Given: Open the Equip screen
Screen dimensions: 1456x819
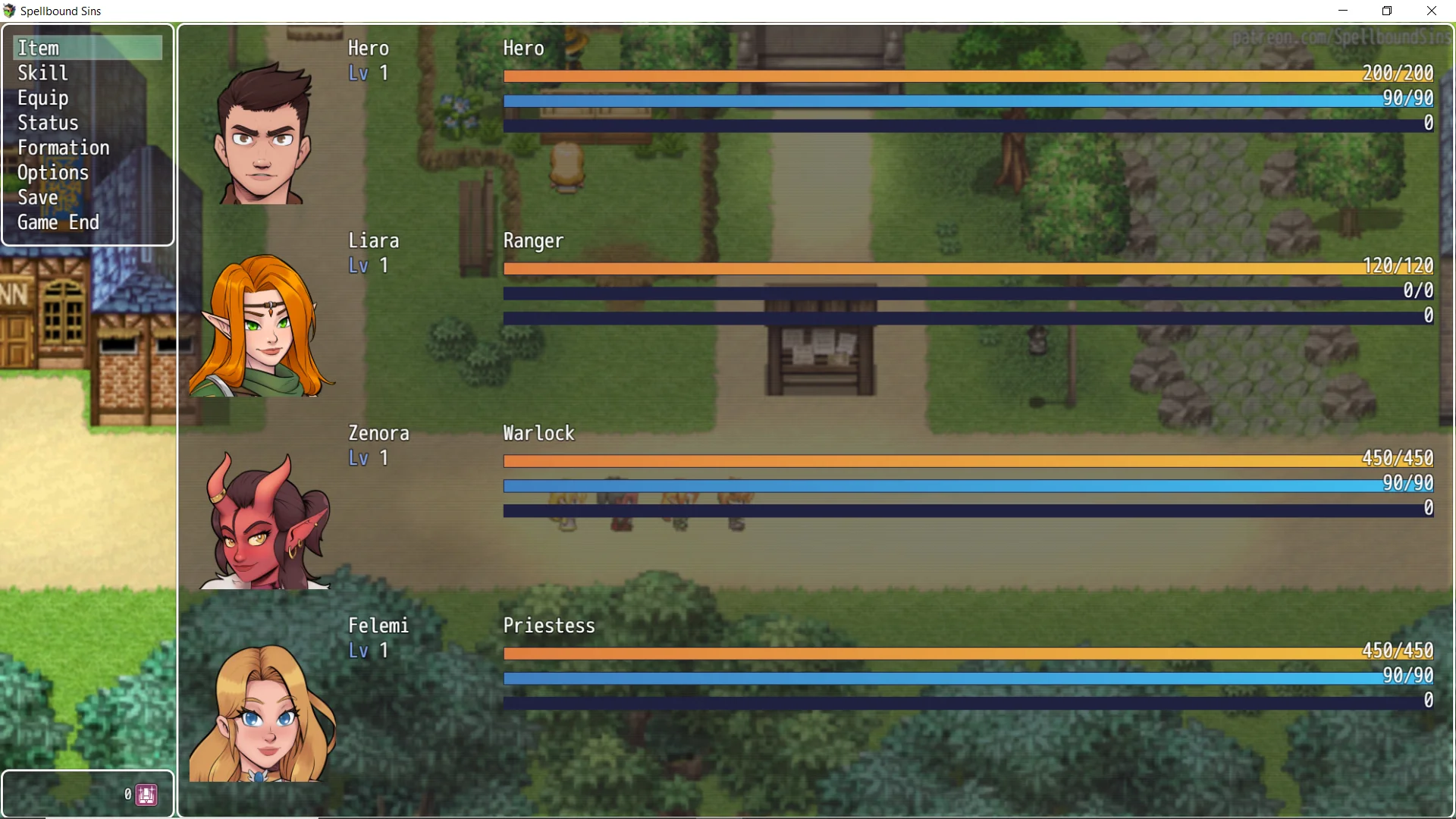Looking at the screenshot, I should pyautogui.click(x=43, y=99).
